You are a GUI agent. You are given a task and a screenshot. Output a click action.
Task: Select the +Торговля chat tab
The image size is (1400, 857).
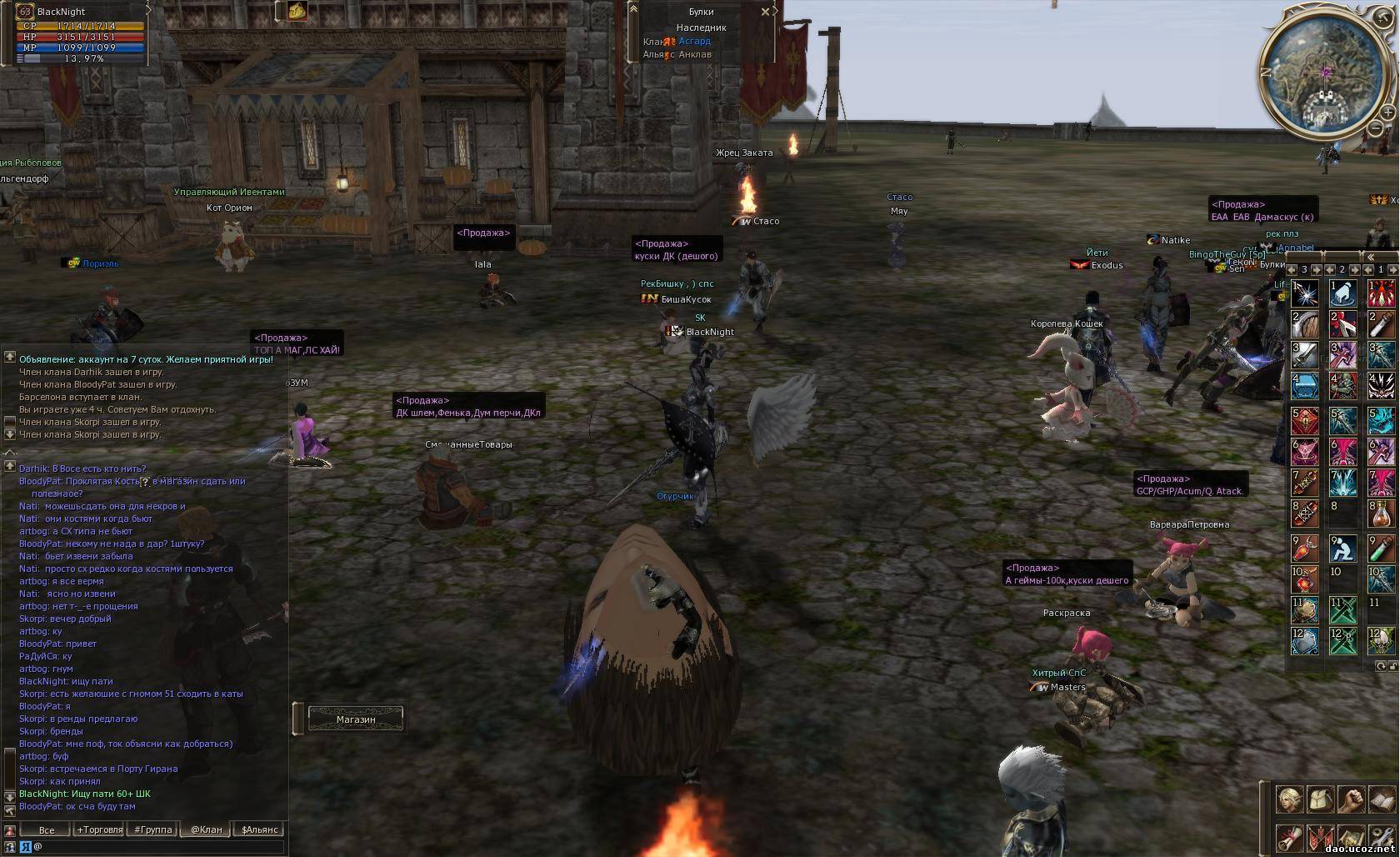point(99,829)
